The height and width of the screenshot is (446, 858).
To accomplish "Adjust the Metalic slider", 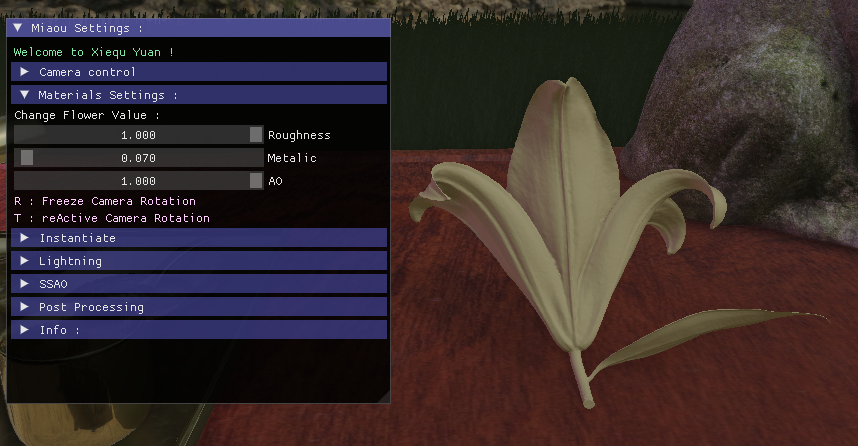I will (138, 158).
